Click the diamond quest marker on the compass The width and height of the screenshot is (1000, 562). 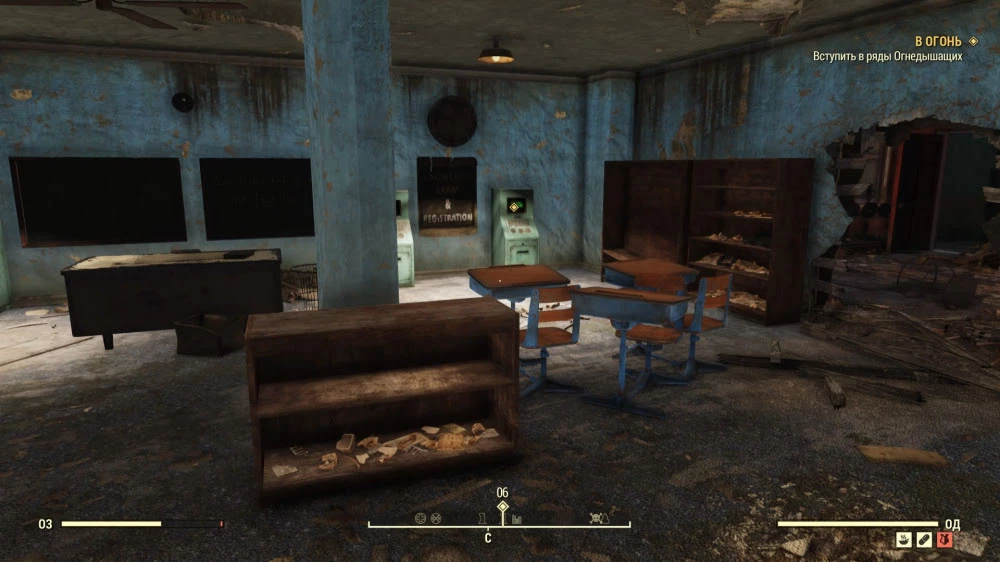[502, 507]
